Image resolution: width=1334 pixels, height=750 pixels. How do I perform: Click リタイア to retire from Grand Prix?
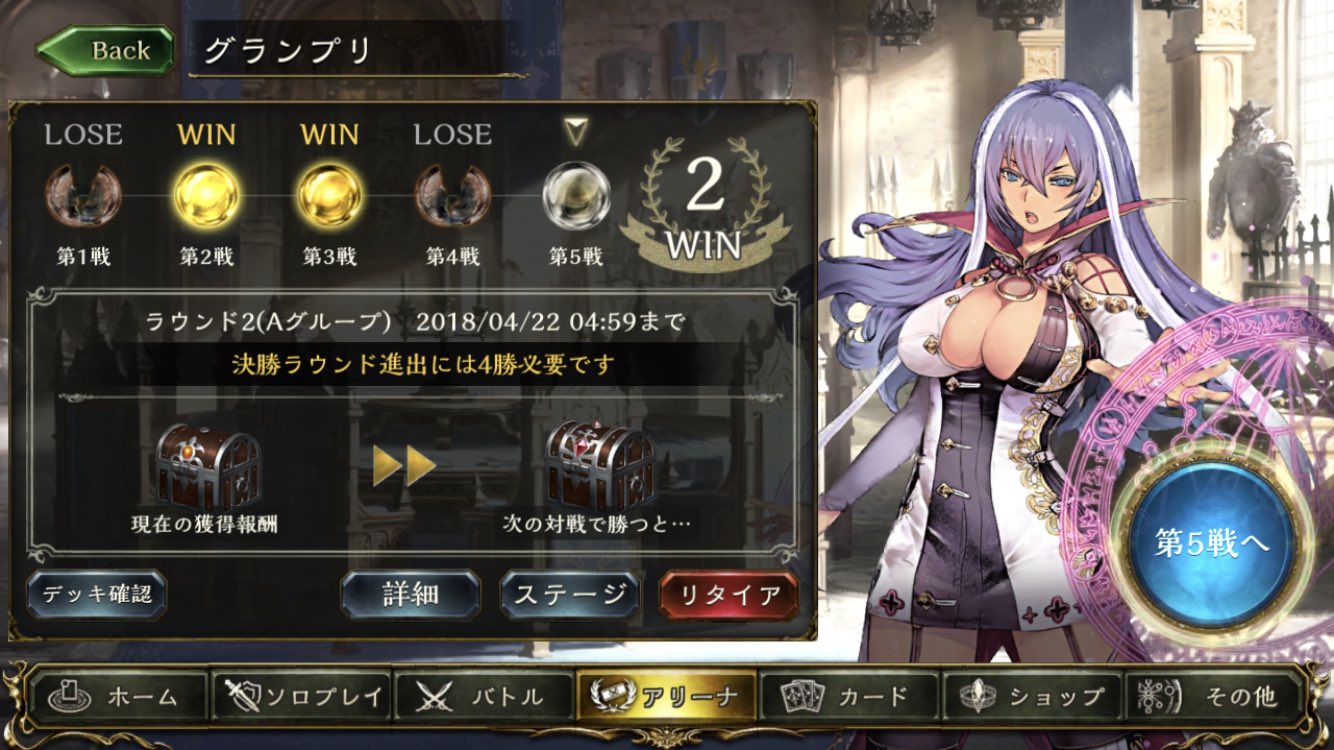click(x=727, y=592)
